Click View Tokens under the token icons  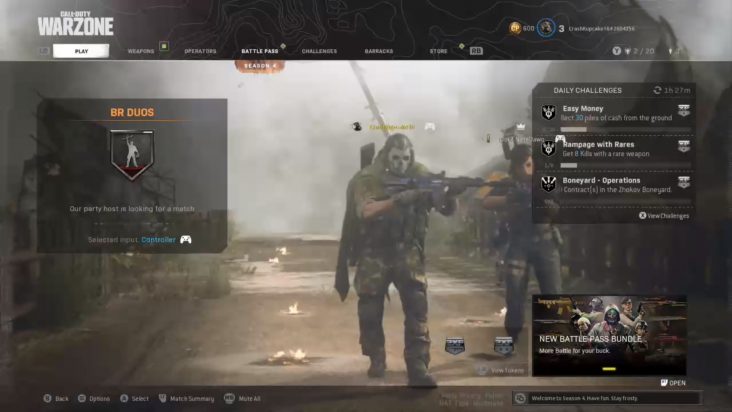pos(505,370)
